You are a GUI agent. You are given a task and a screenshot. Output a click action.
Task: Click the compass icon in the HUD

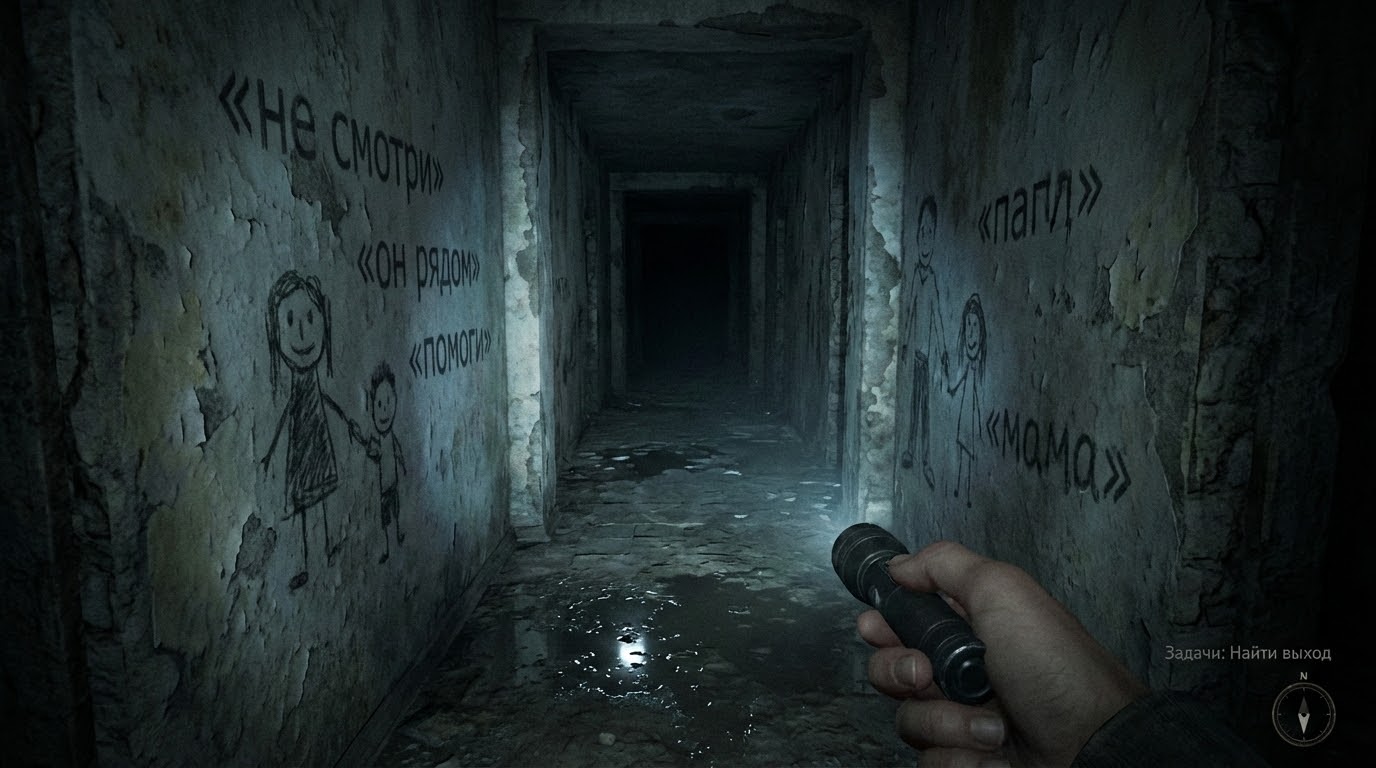tap(1303, 713)
